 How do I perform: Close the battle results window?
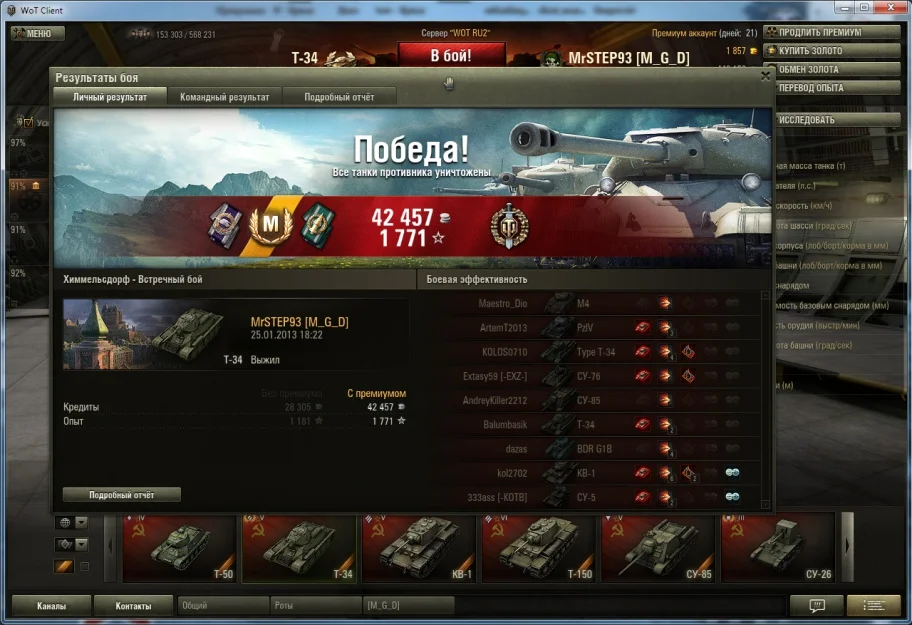[x=766, y=75]
